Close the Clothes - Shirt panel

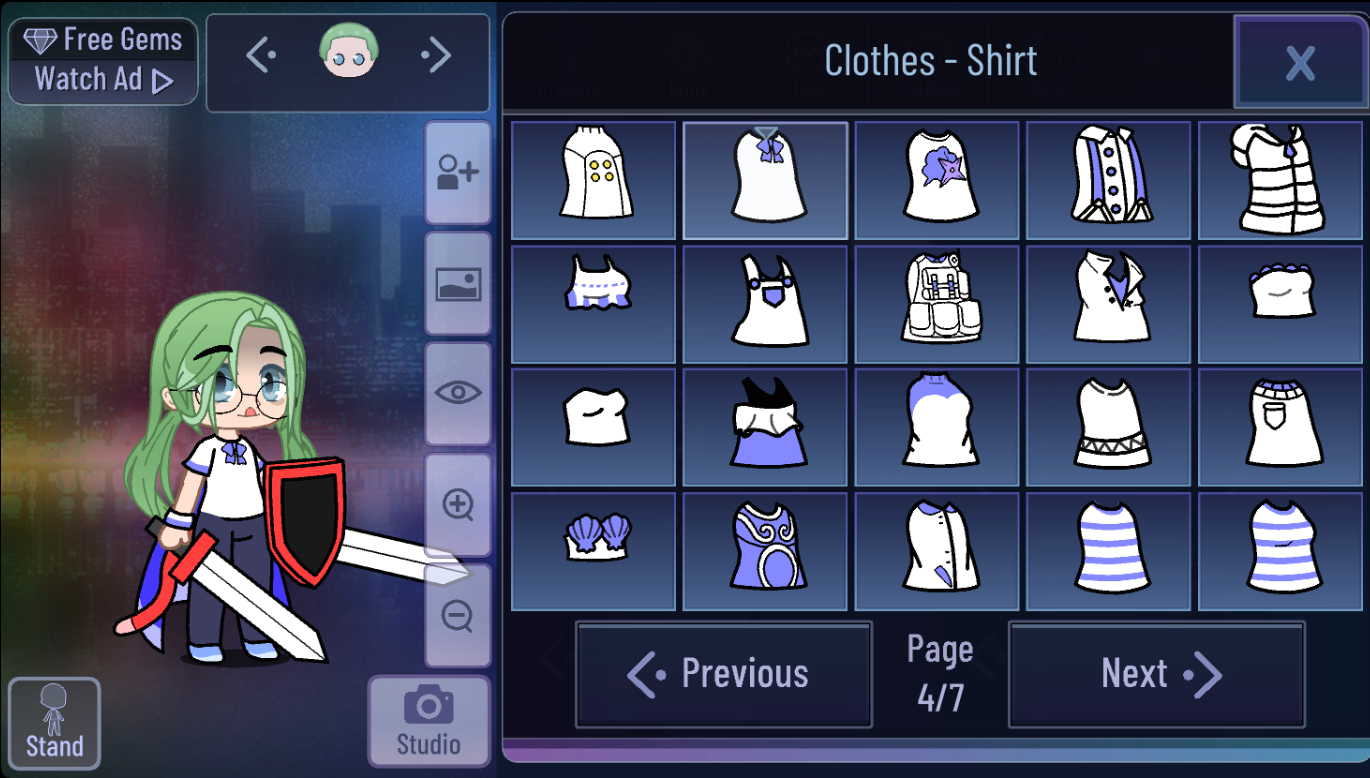pos(1299,62)
